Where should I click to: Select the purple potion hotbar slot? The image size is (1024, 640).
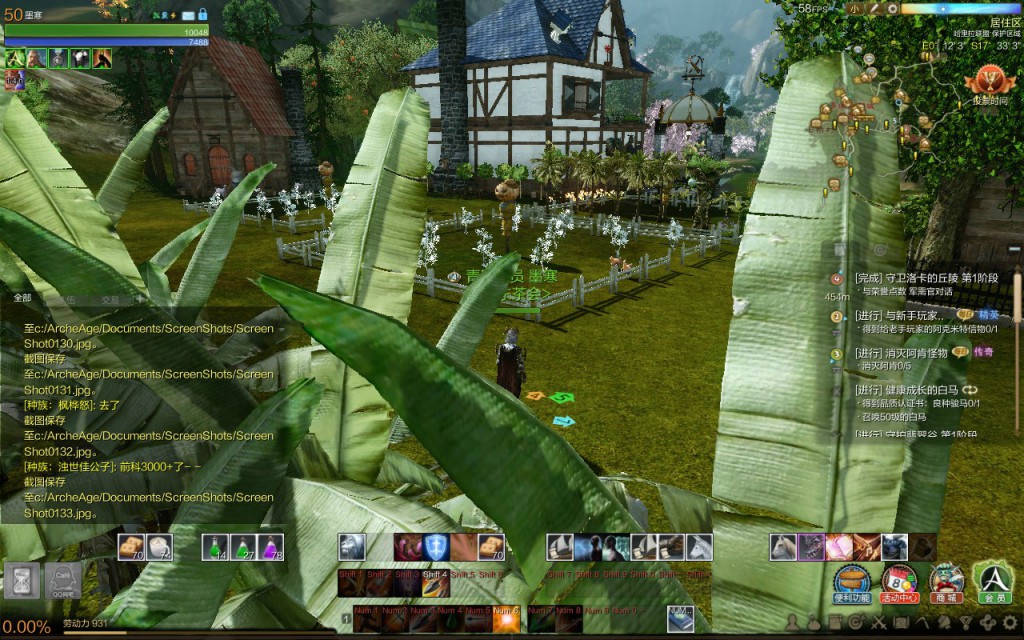pyautogui.click(x=269, y=547)
